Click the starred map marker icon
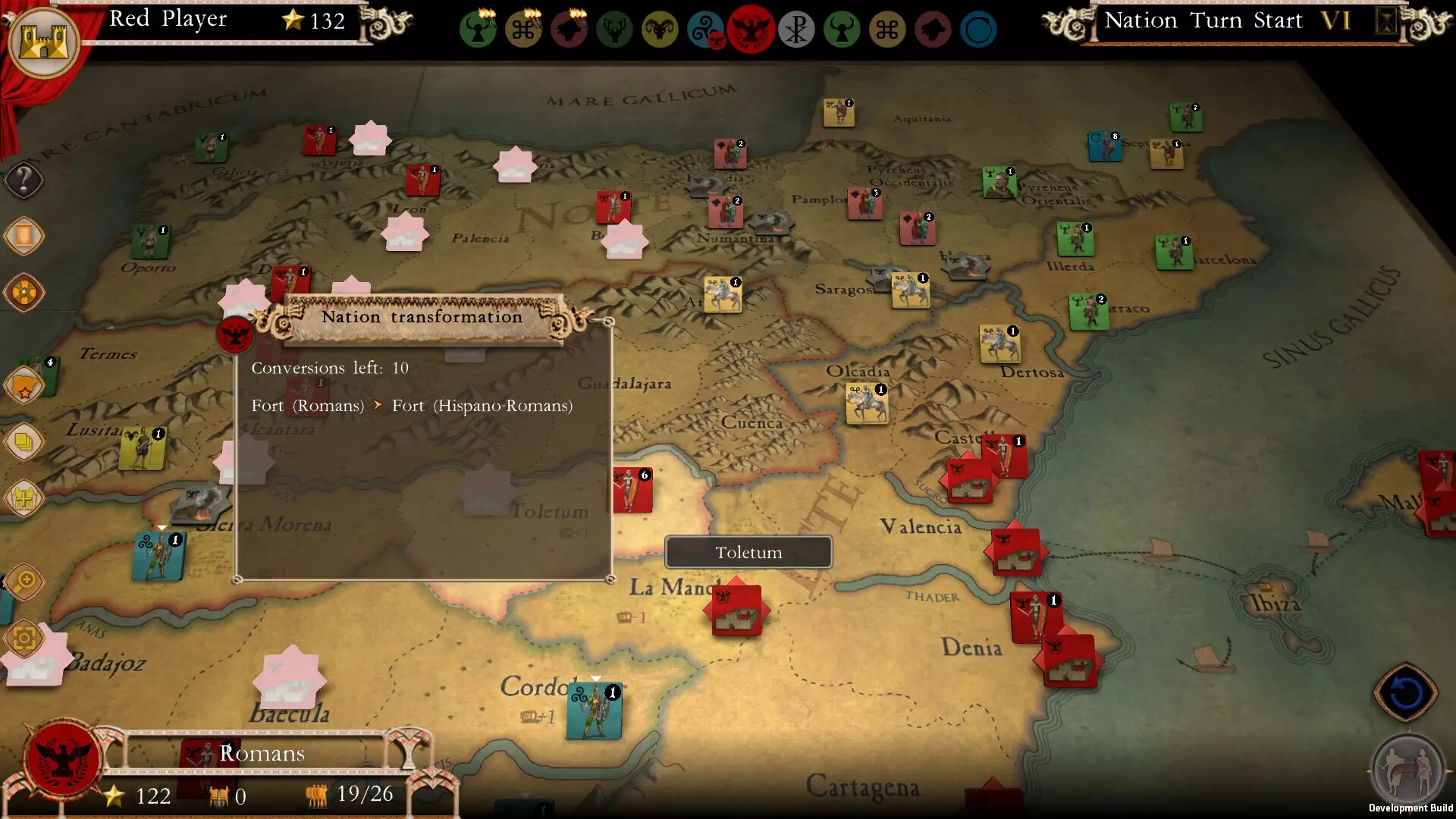1456x819 pixels. [x=25, y=383]
